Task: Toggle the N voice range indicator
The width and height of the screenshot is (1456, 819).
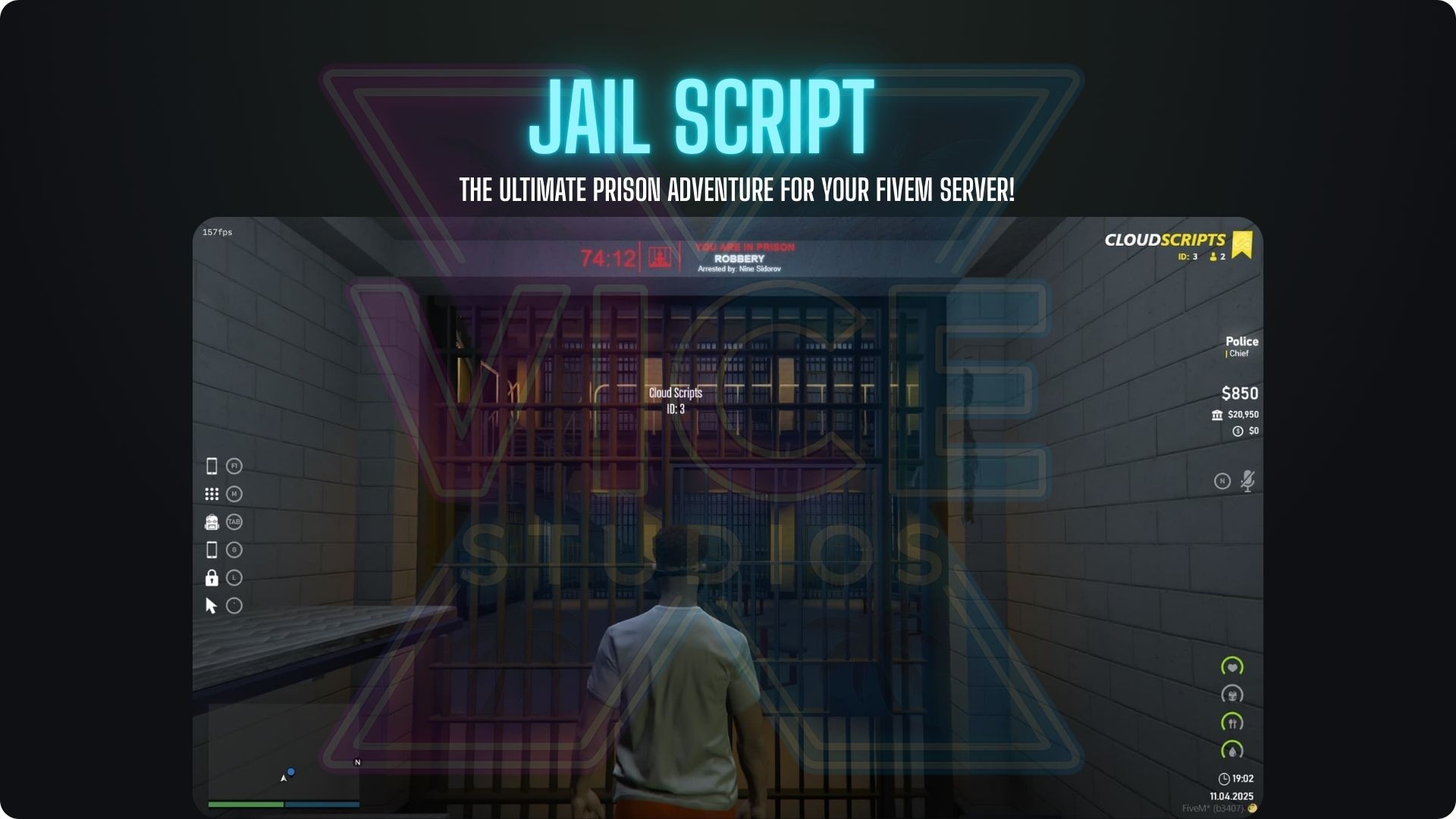Action: (x=1223, y=479)
